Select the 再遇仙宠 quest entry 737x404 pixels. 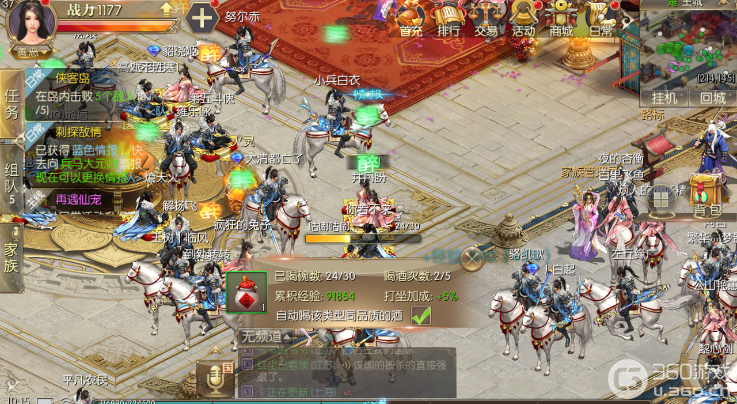[x=78, y=200]
